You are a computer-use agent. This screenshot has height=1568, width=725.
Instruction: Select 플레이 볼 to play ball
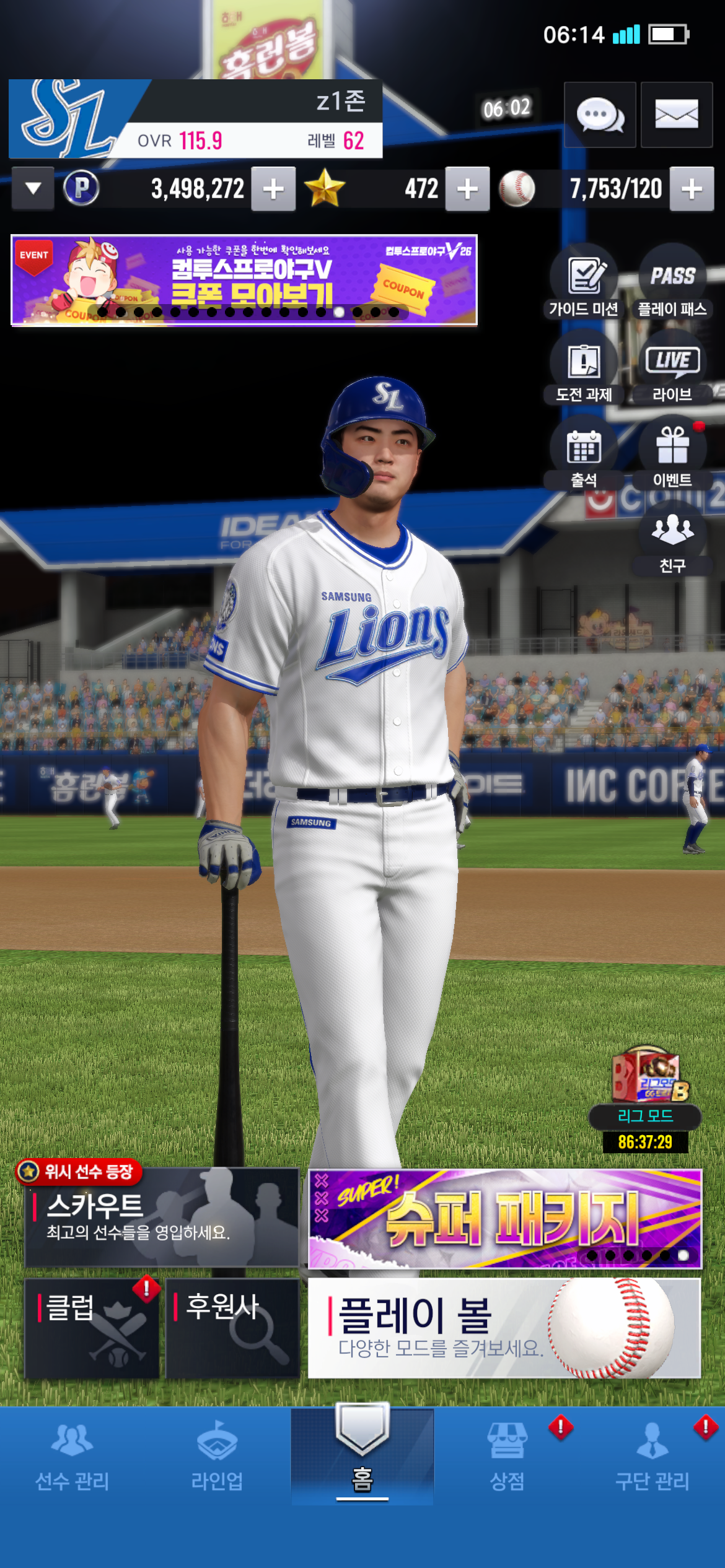pos(504,1328)
